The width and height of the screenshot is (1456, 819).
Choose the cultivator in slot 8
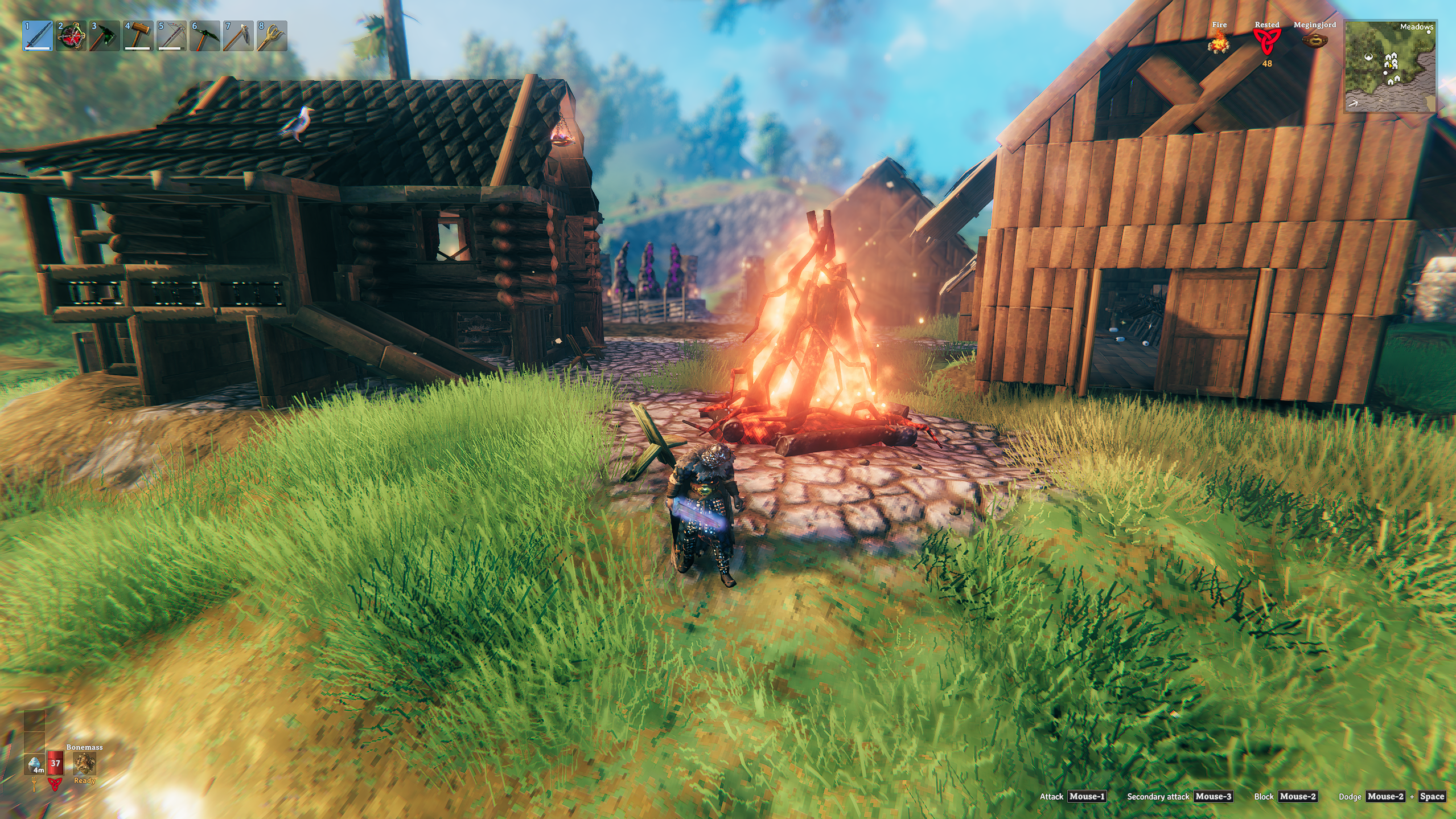click(272, 36)
